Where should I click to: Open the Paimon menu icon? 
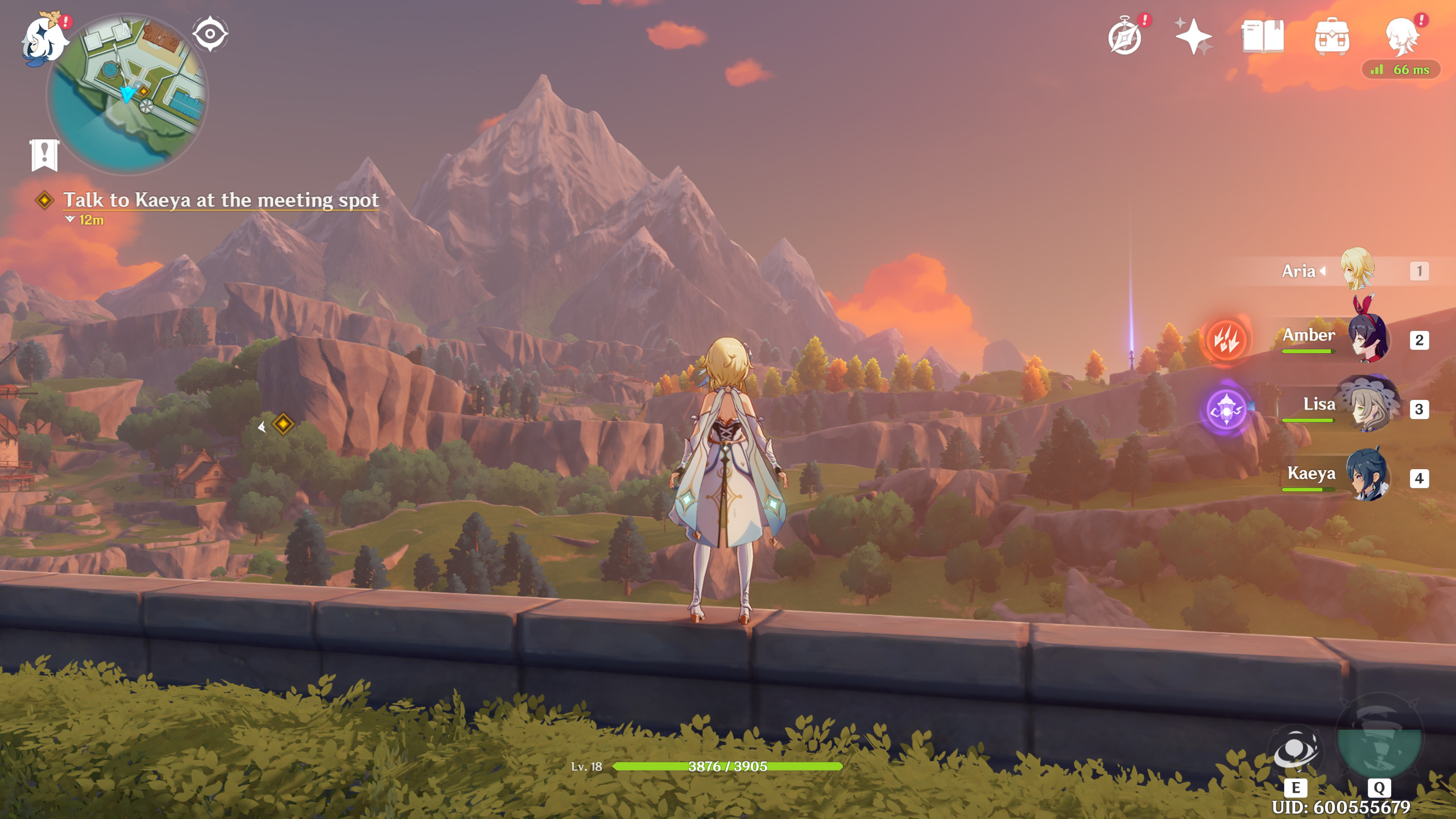tap(43, 40)
